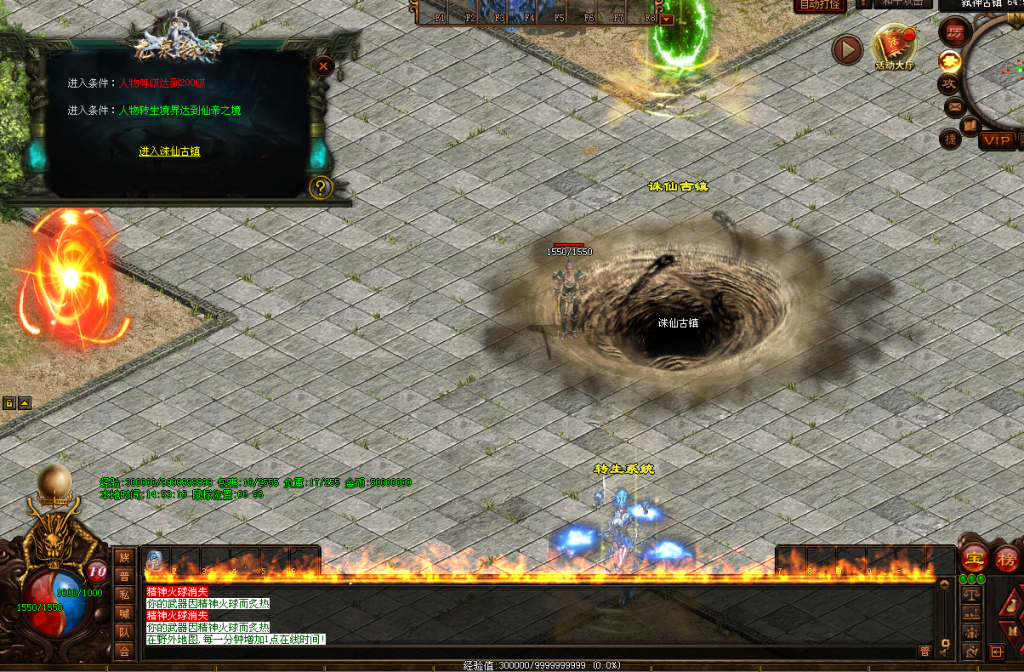Switch to the 私 private chat channel
Screen dimensions: 1024x672
pyautogui.click(x=124, y=594)
